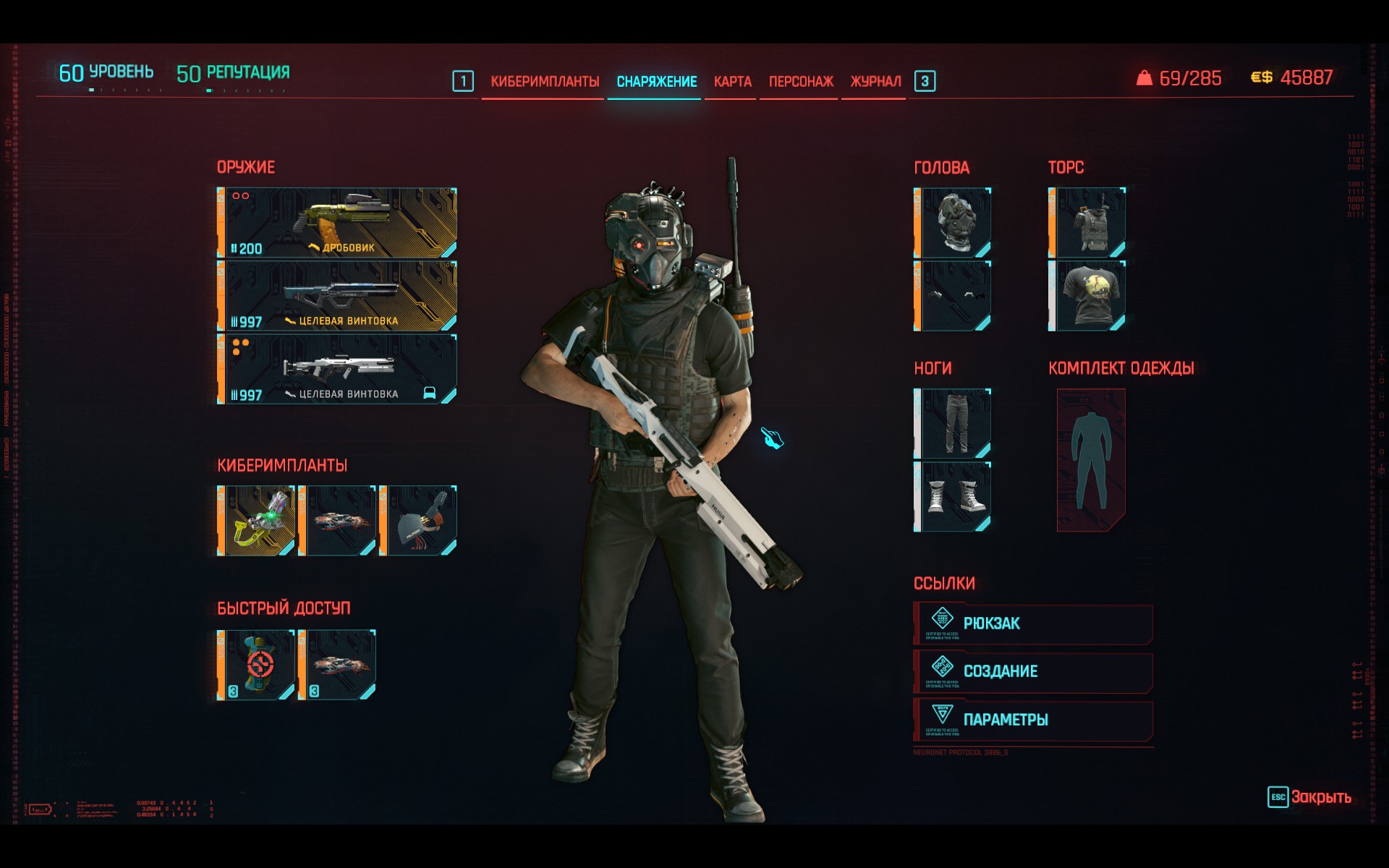This screenshot has height=868, width=1389.
Task: Select the yellow Дробовик weapon slot
Action: 338,223
